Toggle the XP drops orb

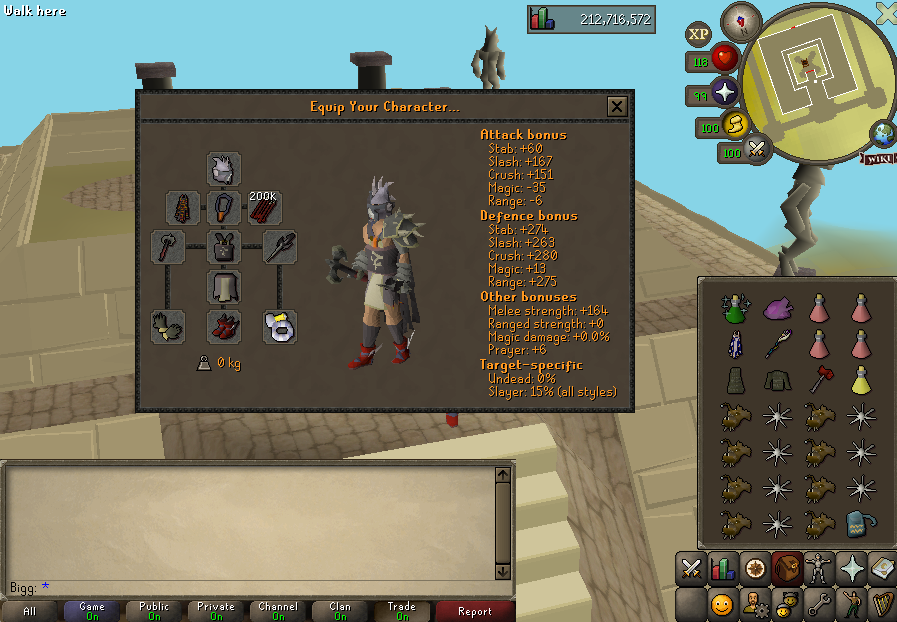[698, 34]
